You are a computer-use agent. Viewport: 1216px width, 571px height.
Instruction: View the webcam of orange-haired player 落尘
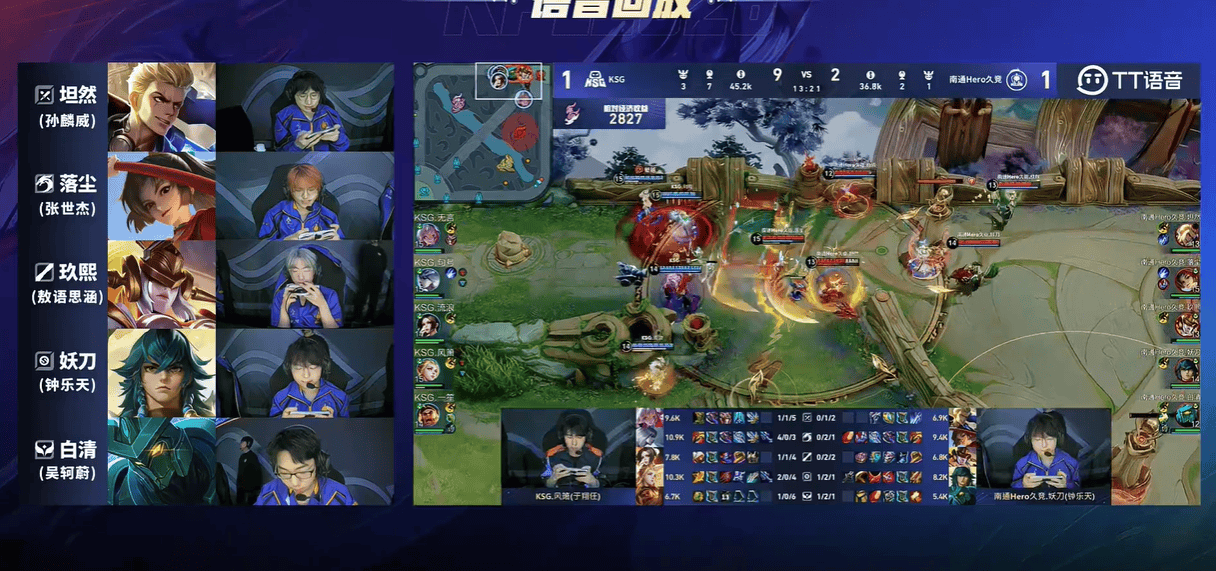pyautogui.click(x=305, y=195)
